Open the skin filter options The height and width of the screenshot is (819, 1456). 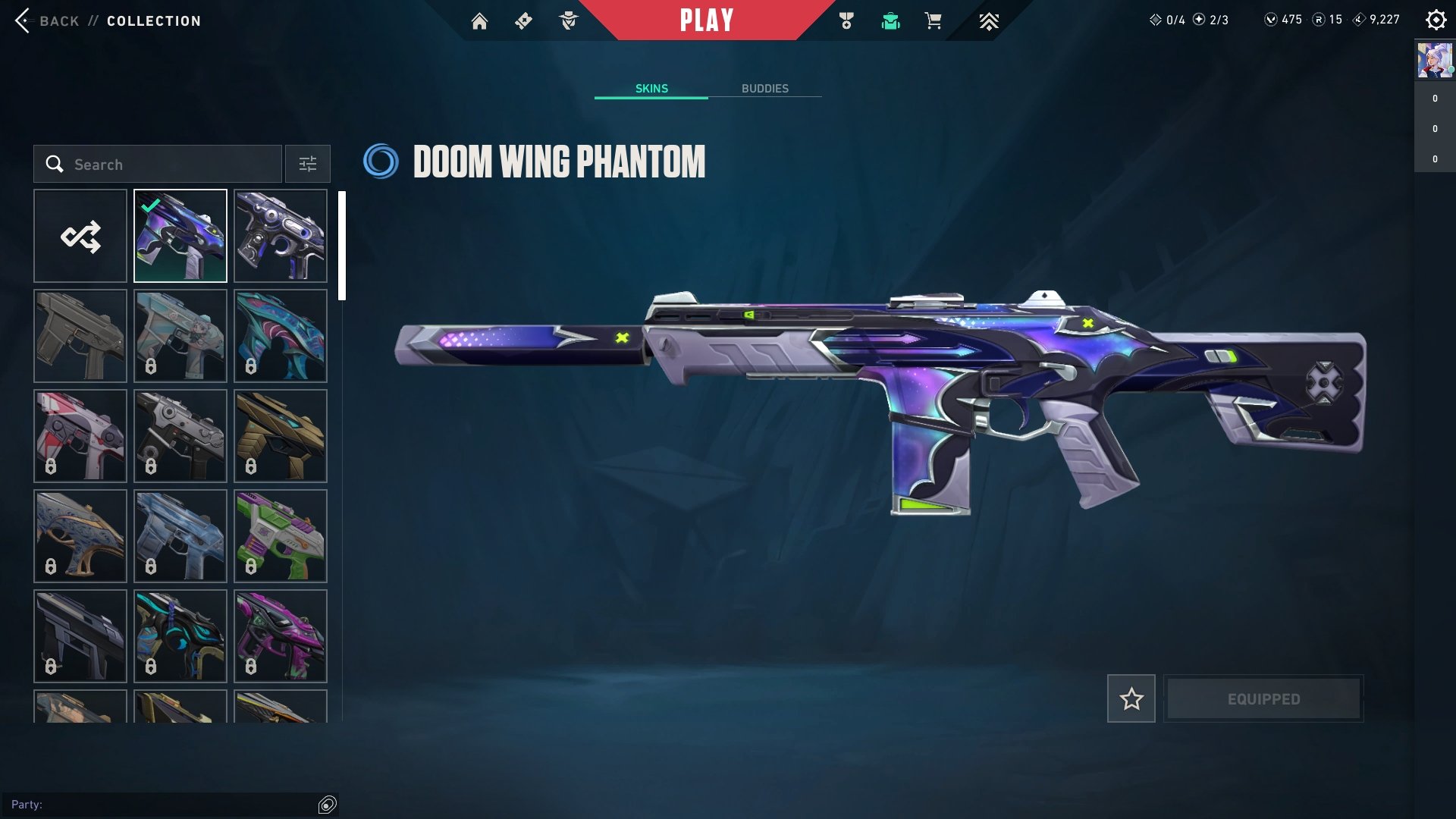[x=307, y=164]
